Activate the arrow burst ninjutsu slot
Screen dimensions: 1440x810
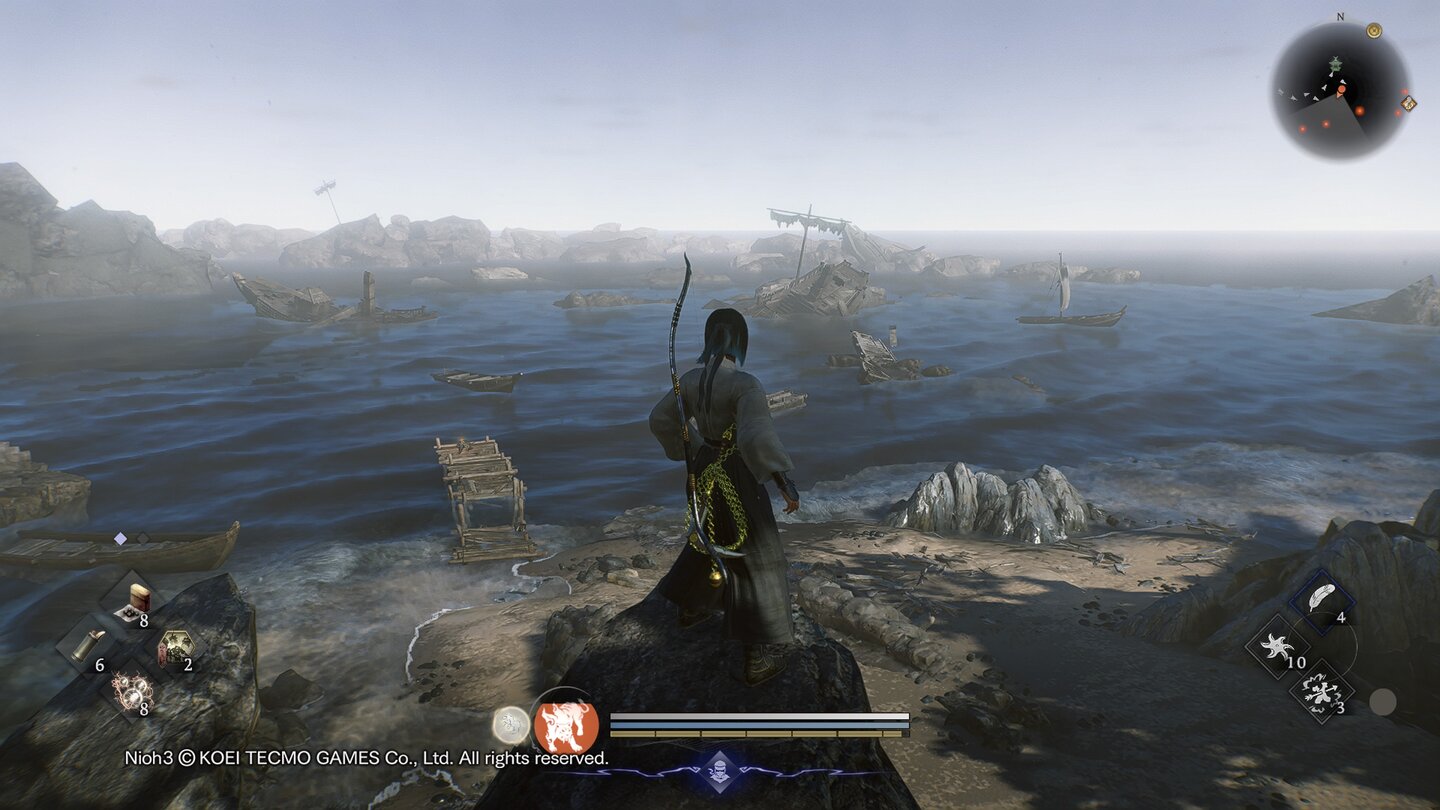point(1322,690)
